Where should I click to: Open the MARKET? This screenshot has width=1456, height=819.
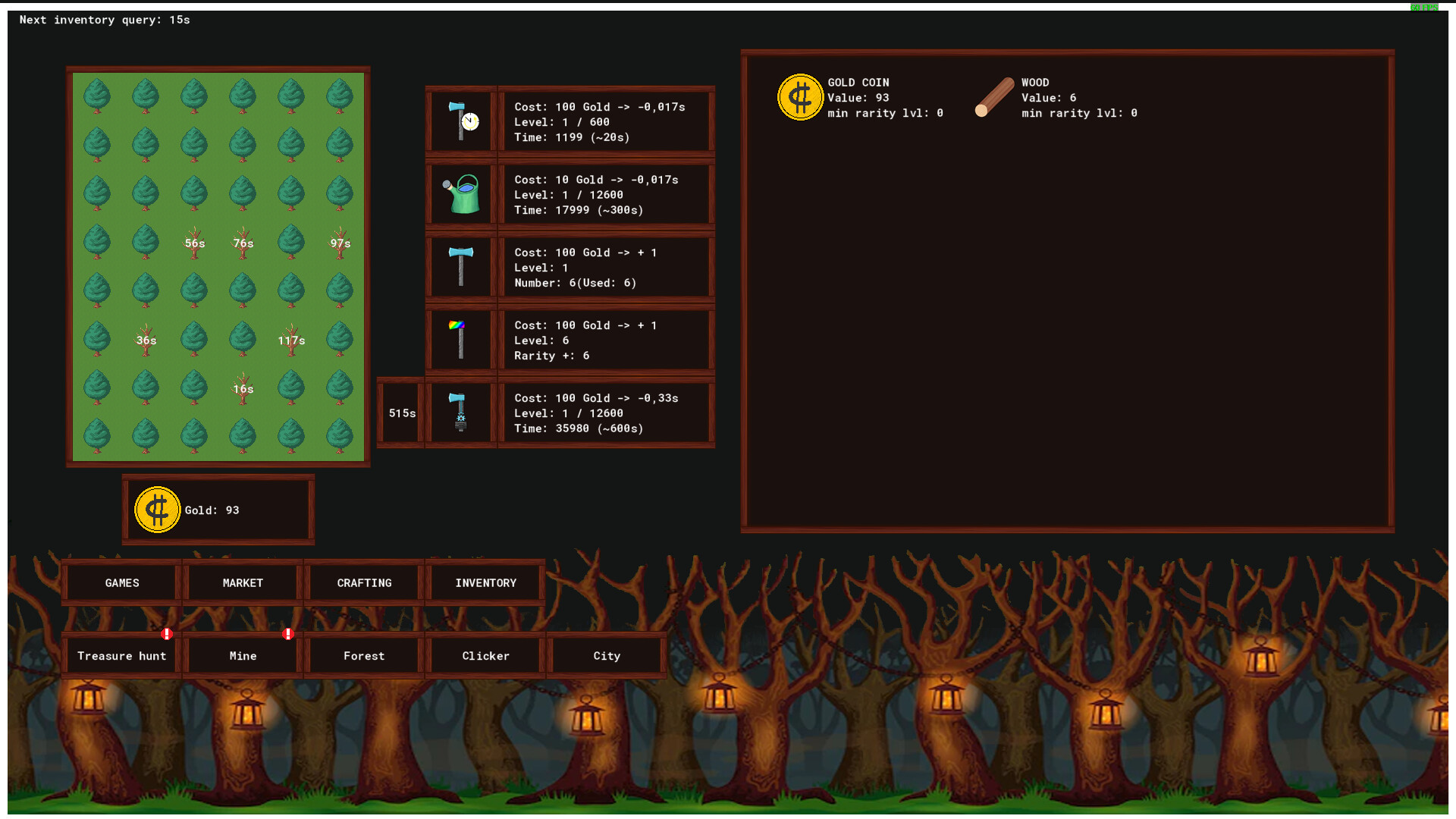click(x=241, y=582)
